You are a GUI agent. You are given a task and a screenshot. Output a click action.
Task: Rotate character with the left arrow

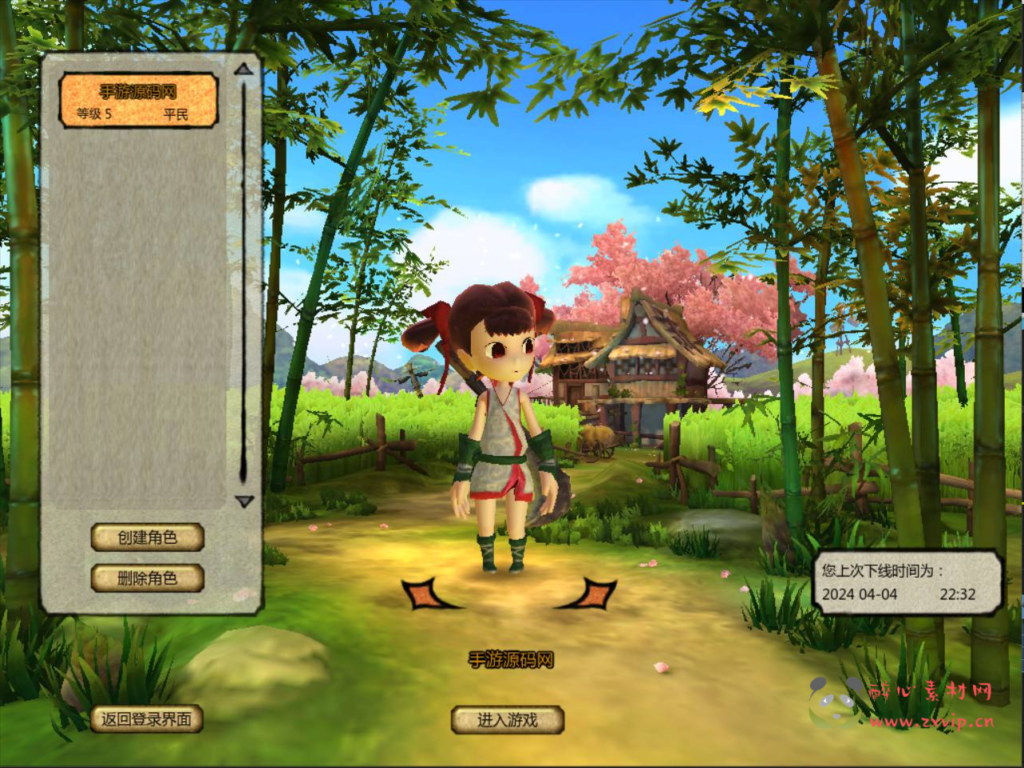428,594
